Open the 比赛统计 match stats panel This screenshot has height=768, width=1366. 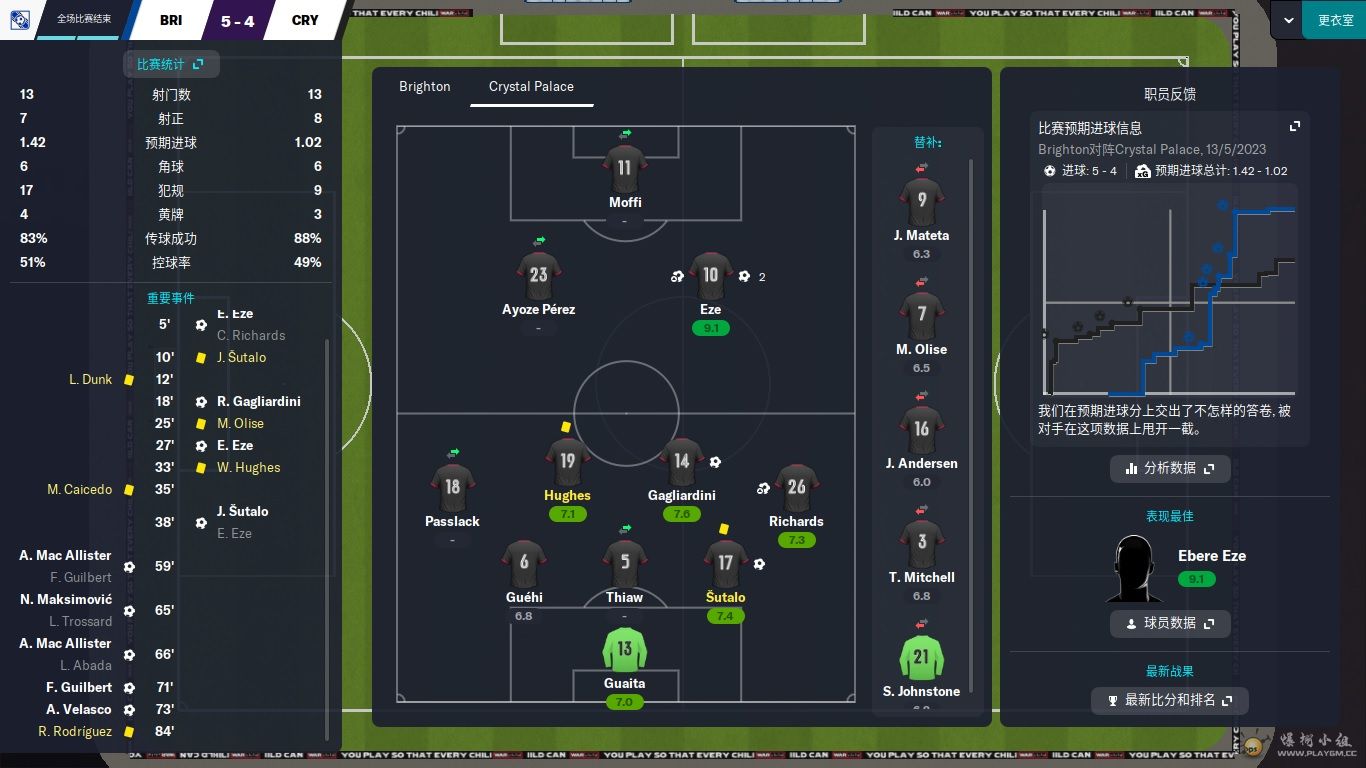[170, 64]
